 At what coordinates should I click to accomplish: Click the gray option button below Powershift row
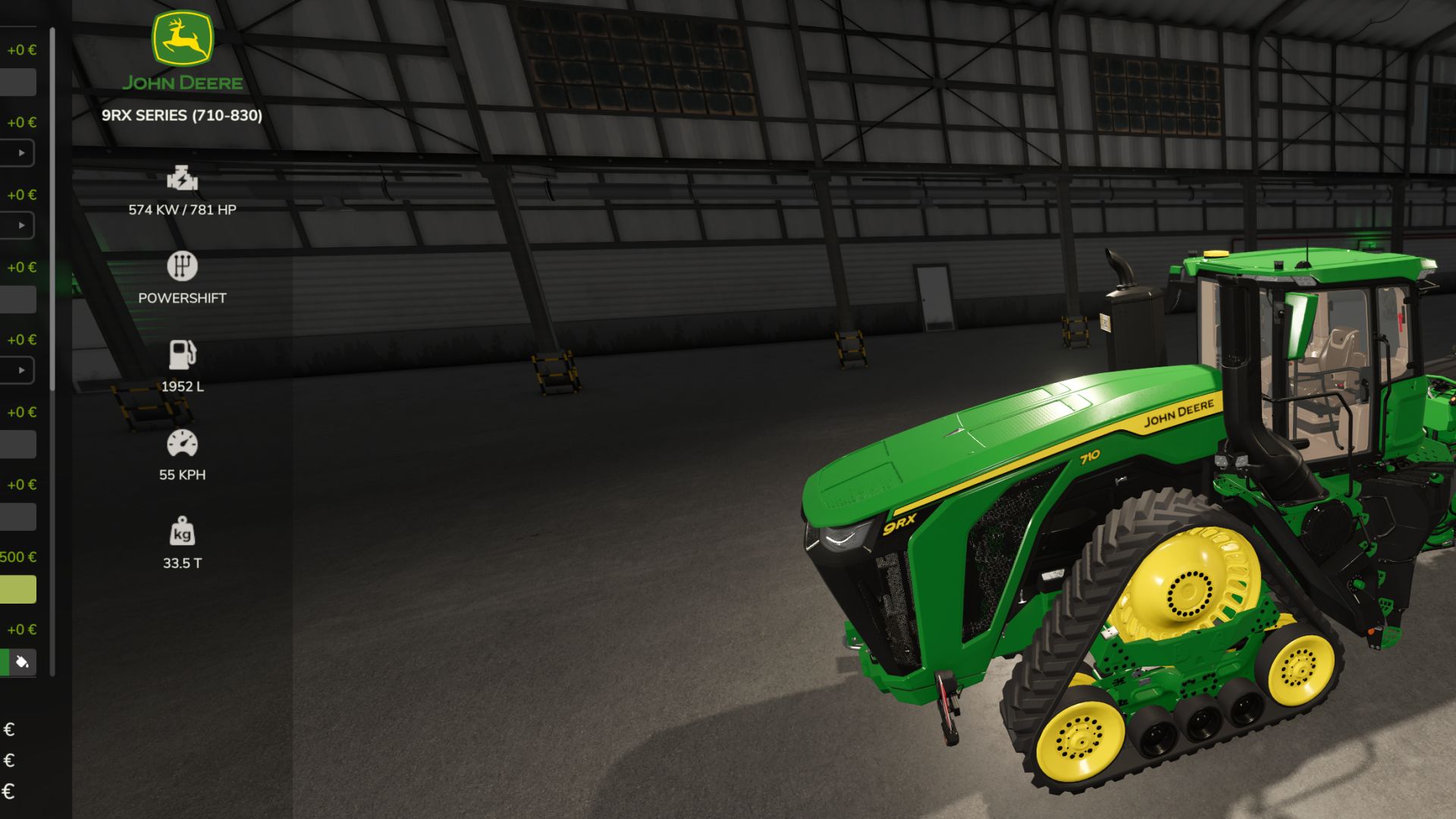18,300
